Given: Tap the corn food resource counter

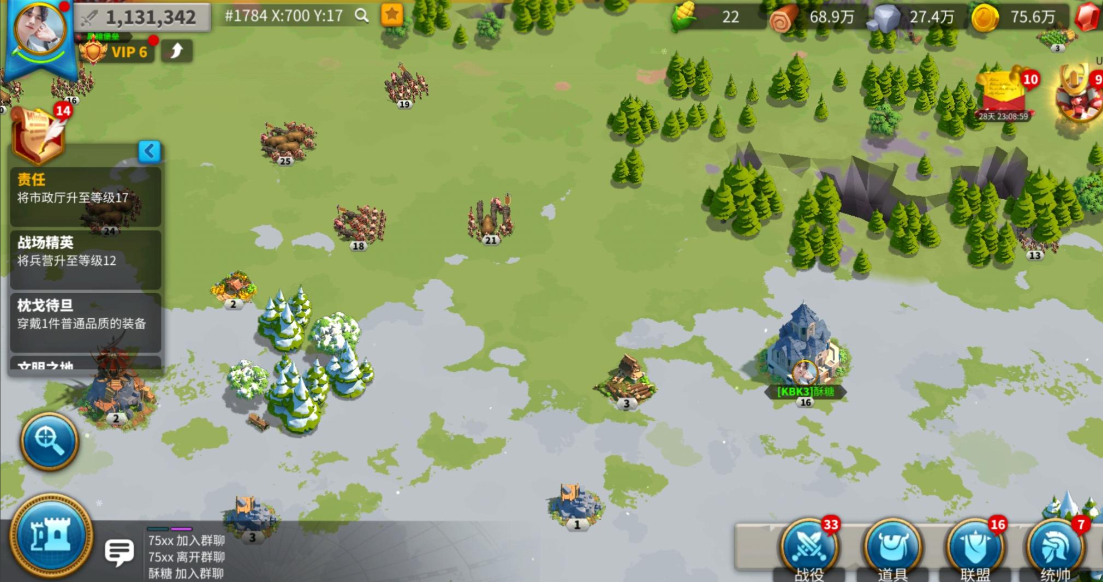Looking at the screenshot, I should tap(712, 16).
